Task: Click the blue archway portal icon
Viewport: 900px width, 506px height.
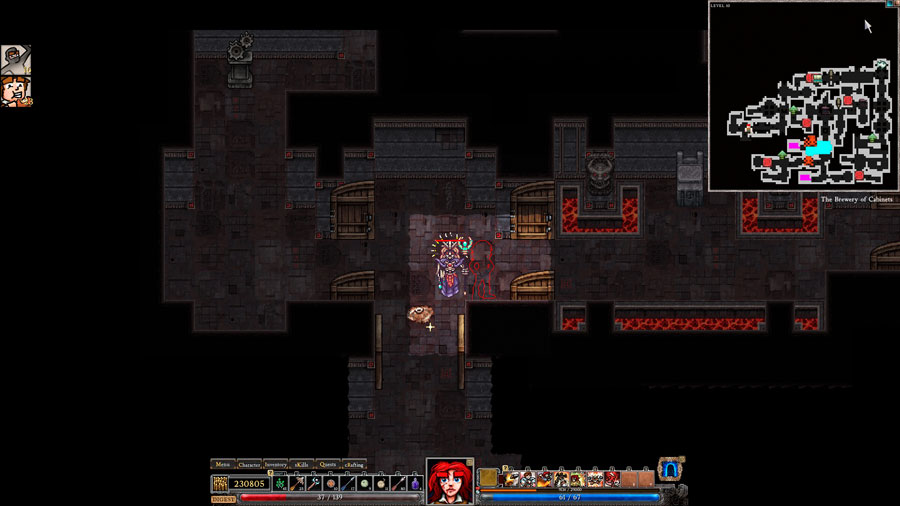Action: pyautogui.click(x=670, y=469)
